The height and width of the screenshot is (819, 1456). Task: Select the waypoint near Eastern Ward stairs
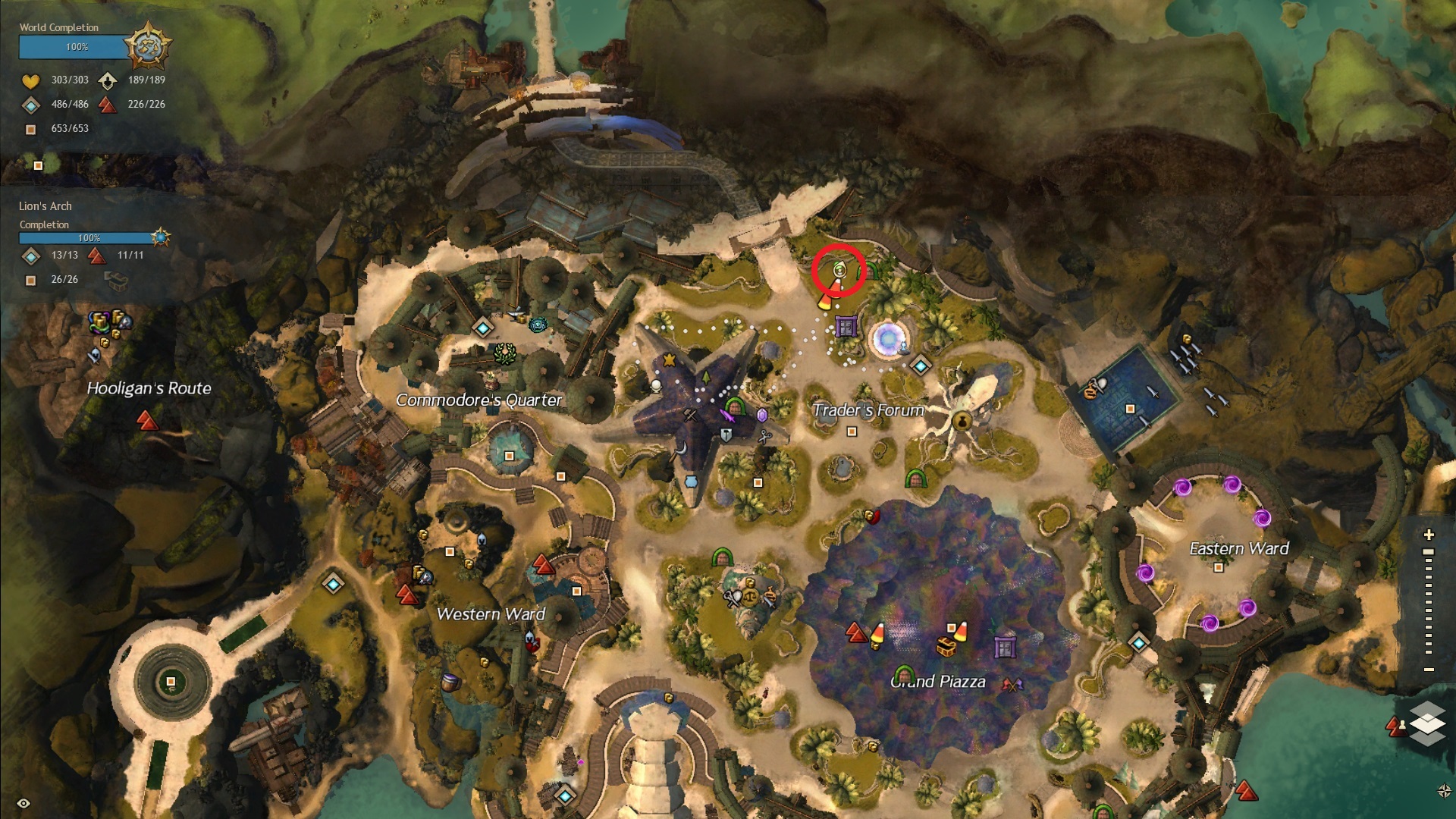coord(1138,643)
